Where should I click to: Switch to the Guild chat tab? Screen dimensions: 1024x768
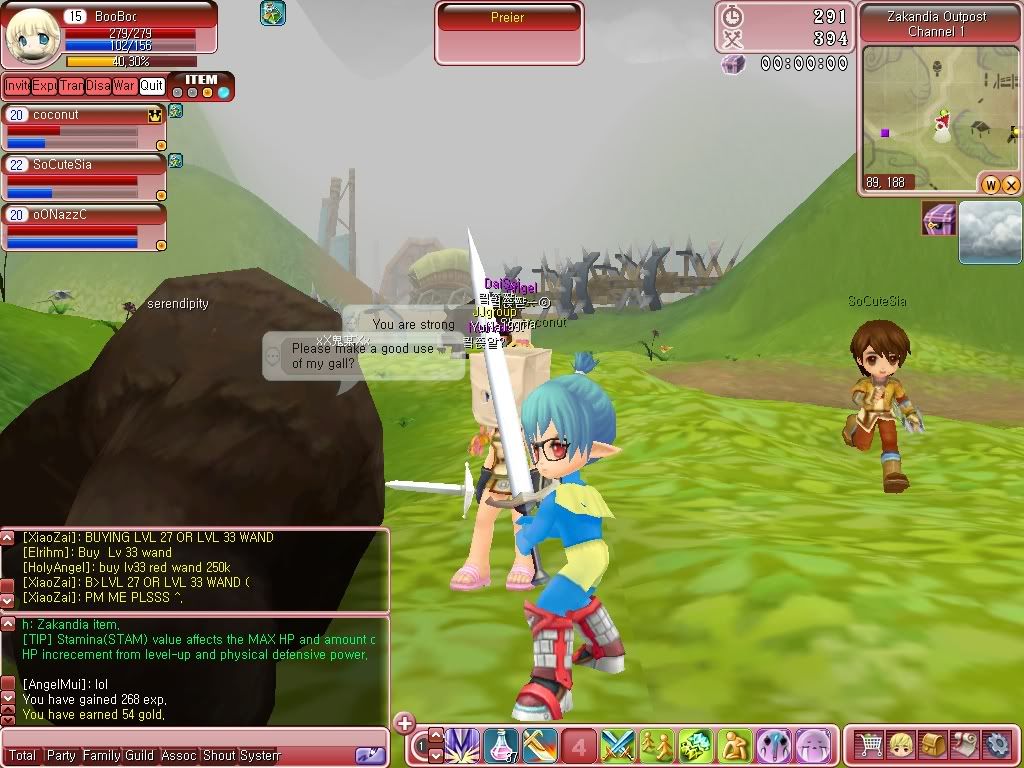[x=139, y=756]
